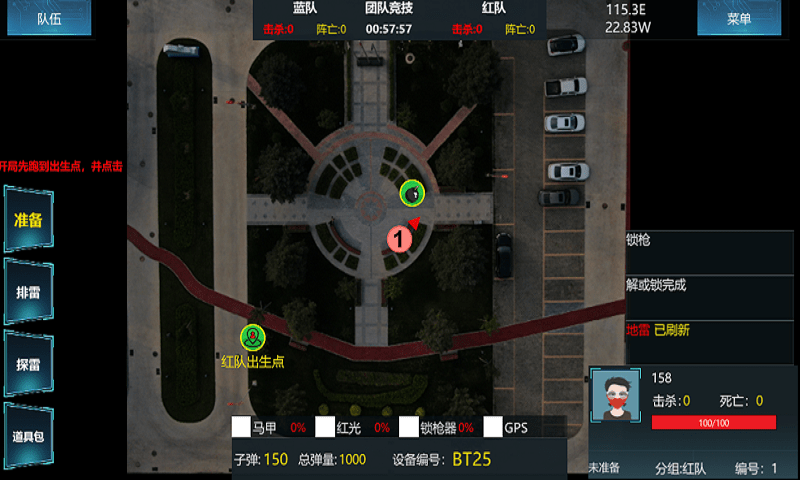
Task: Click the 准备 ready button
Action: (x=28, y=220)
